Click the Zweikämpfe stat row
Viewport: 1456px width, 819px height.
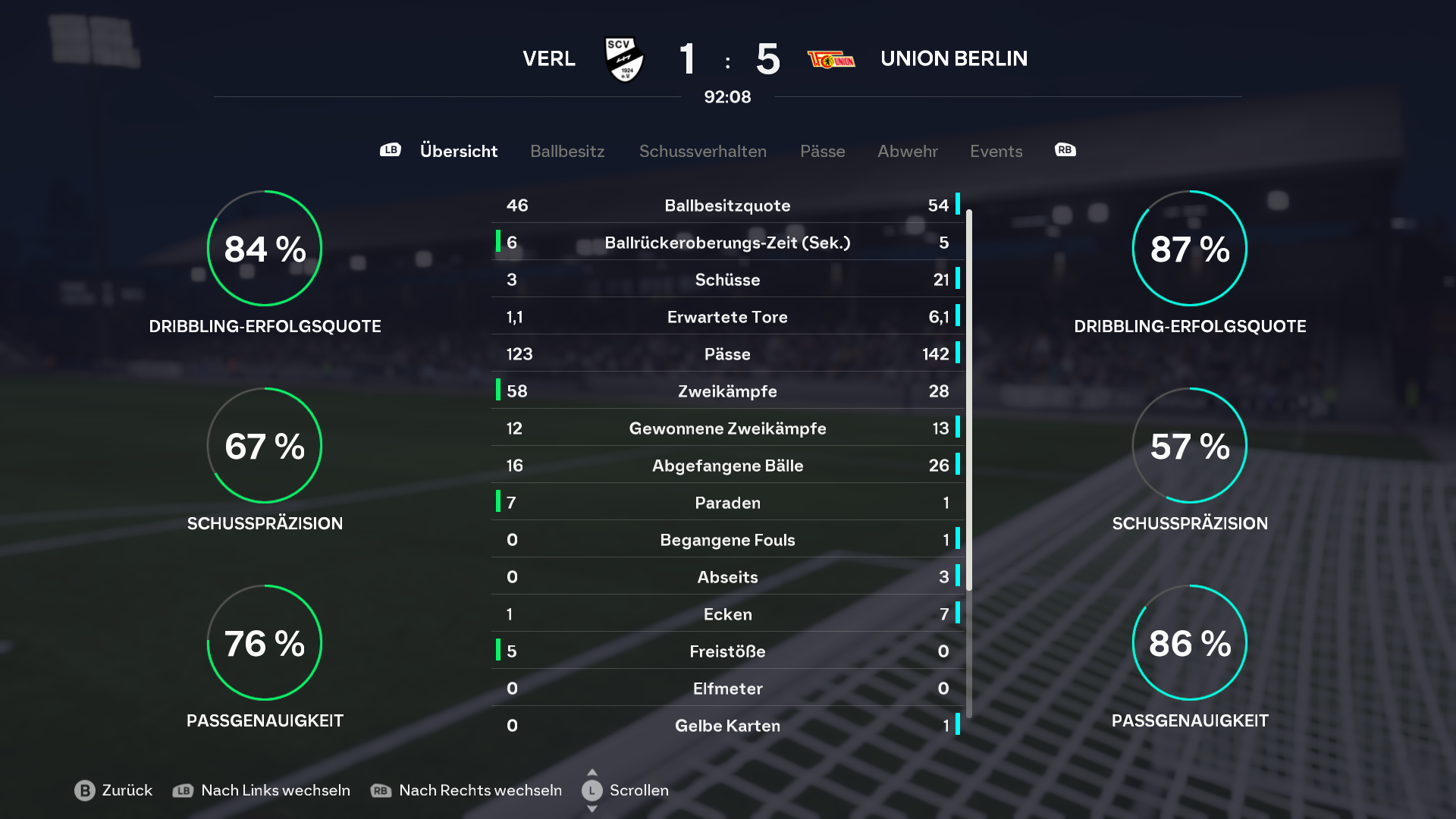coord(727,391)
